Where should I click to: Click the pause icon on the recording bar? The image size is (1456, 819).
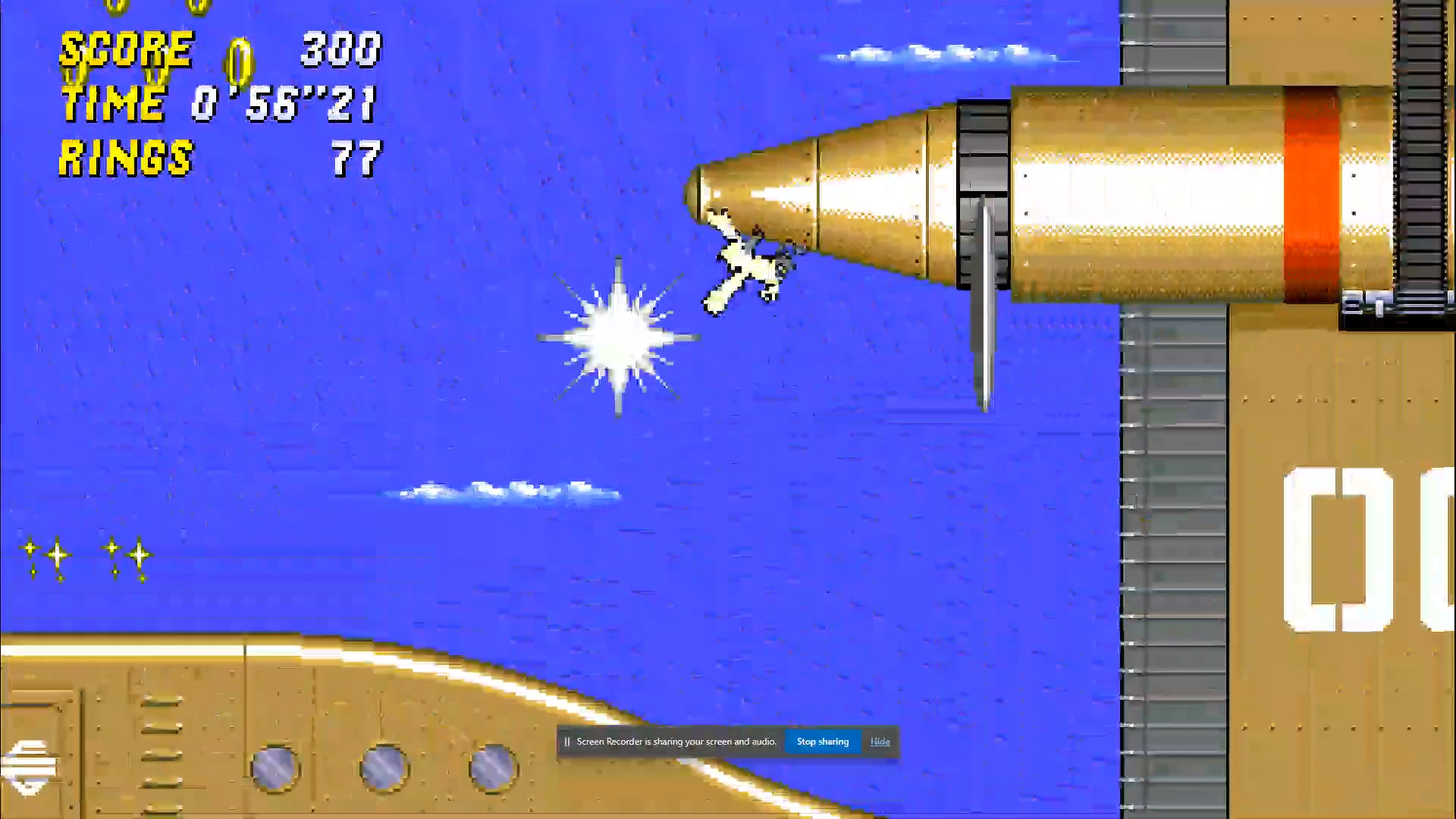(x=567, y=742)
